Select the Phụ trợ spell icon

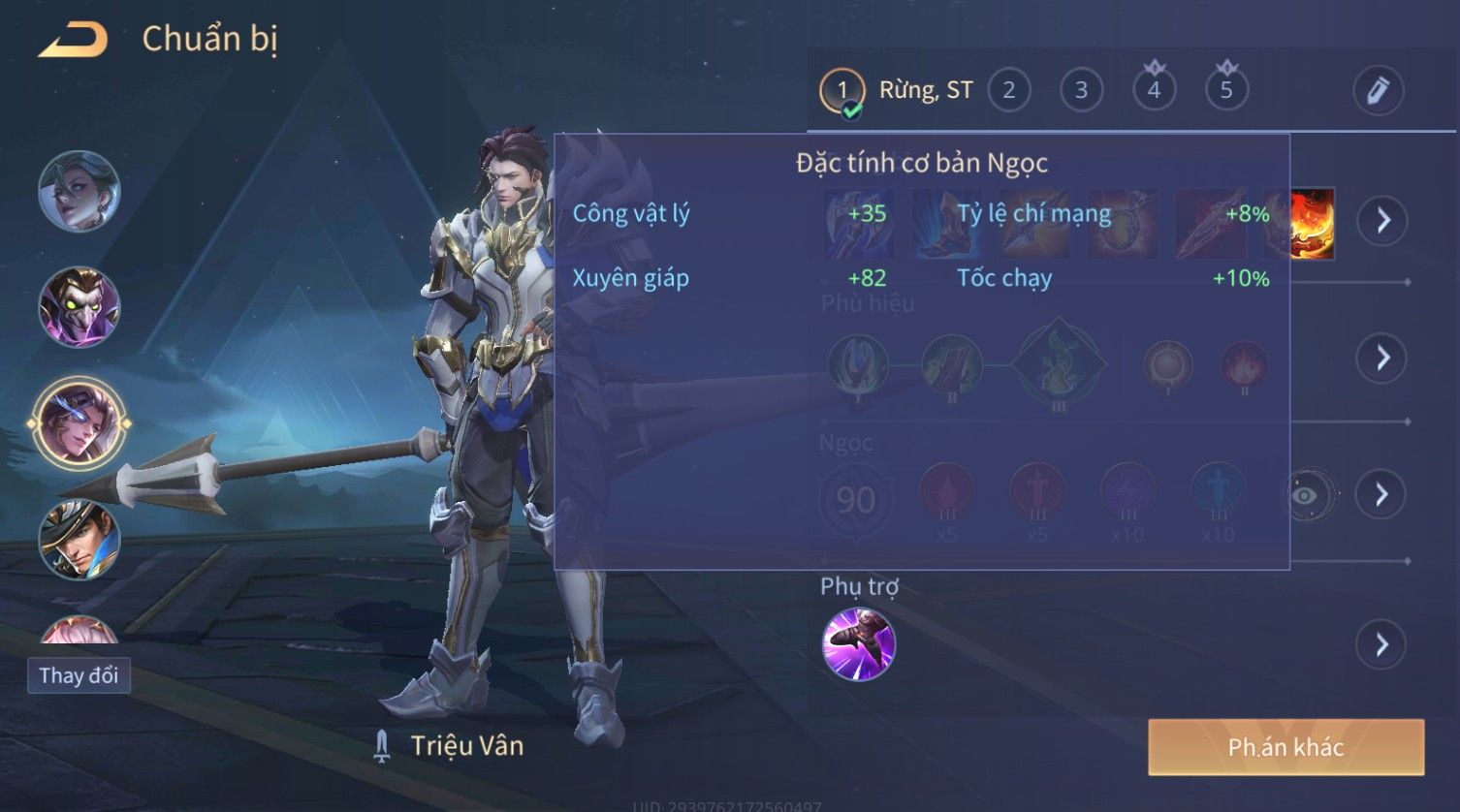[858, 644]
